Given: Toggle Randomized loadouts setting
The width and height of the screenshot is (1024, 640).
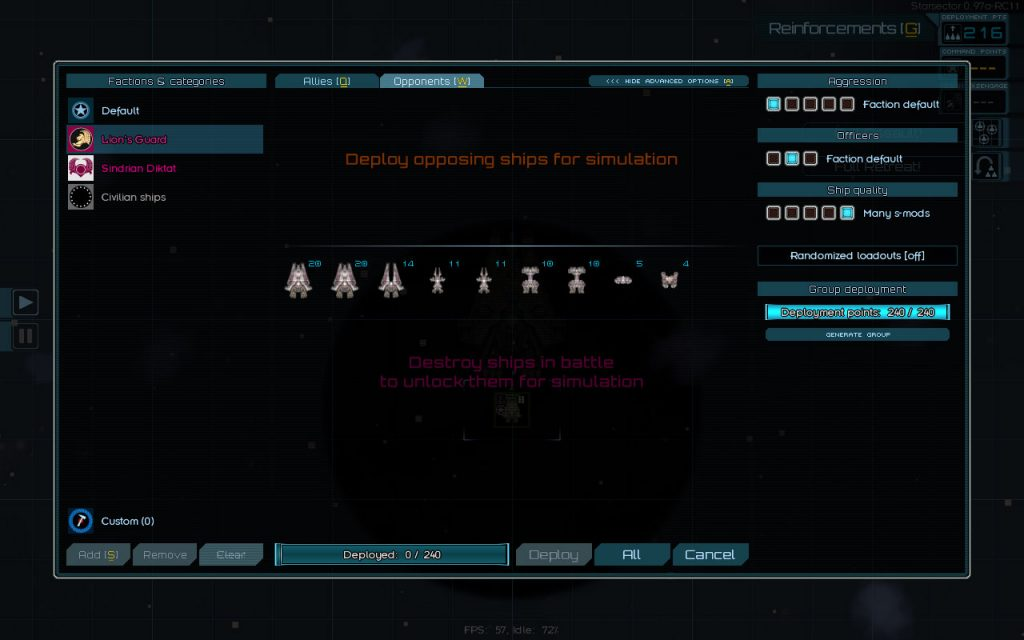Looking at the screenshot, I should pos(857,256).
